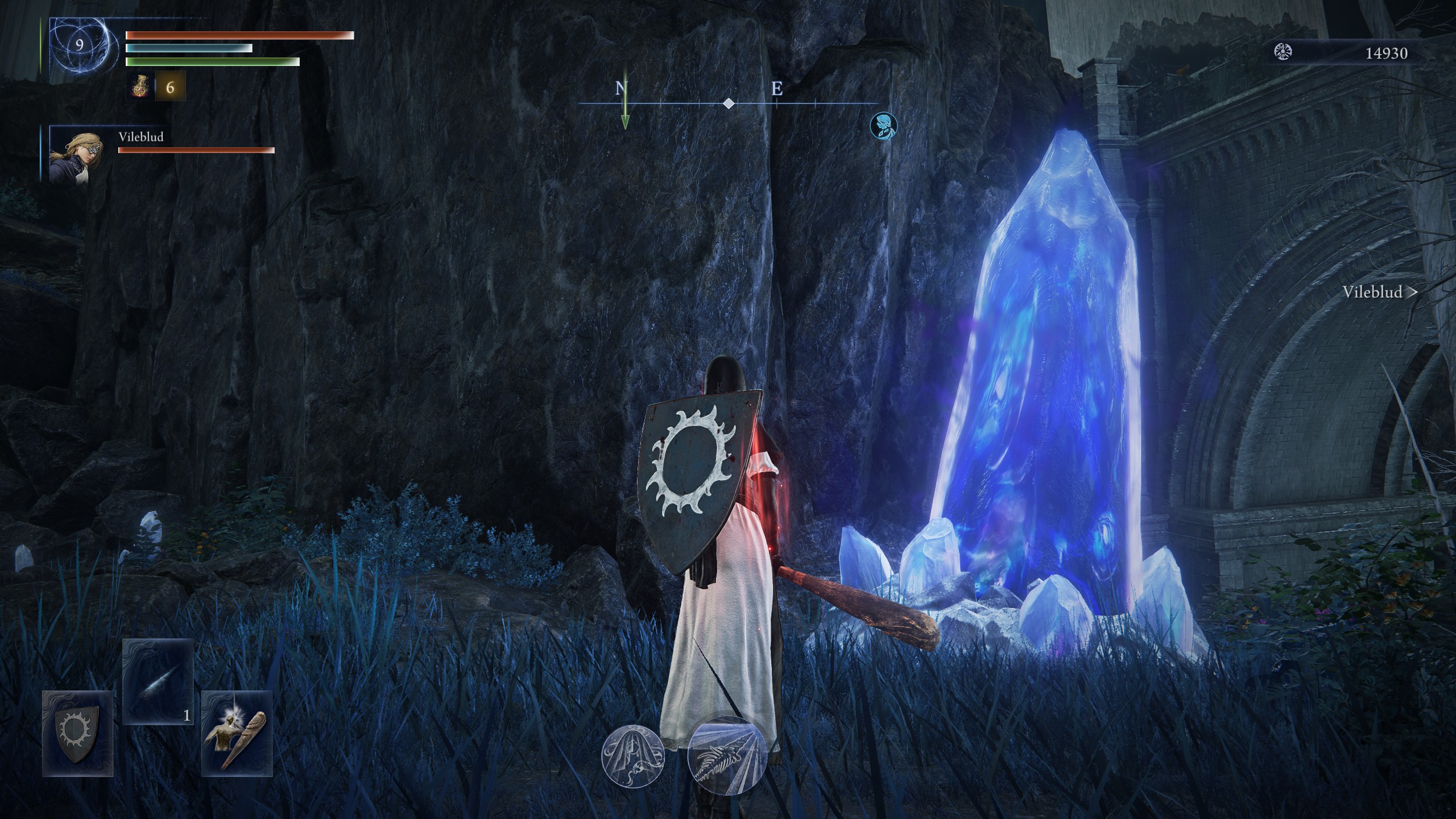
Task: Click the N marker on the compass
Action: point(619,89)
